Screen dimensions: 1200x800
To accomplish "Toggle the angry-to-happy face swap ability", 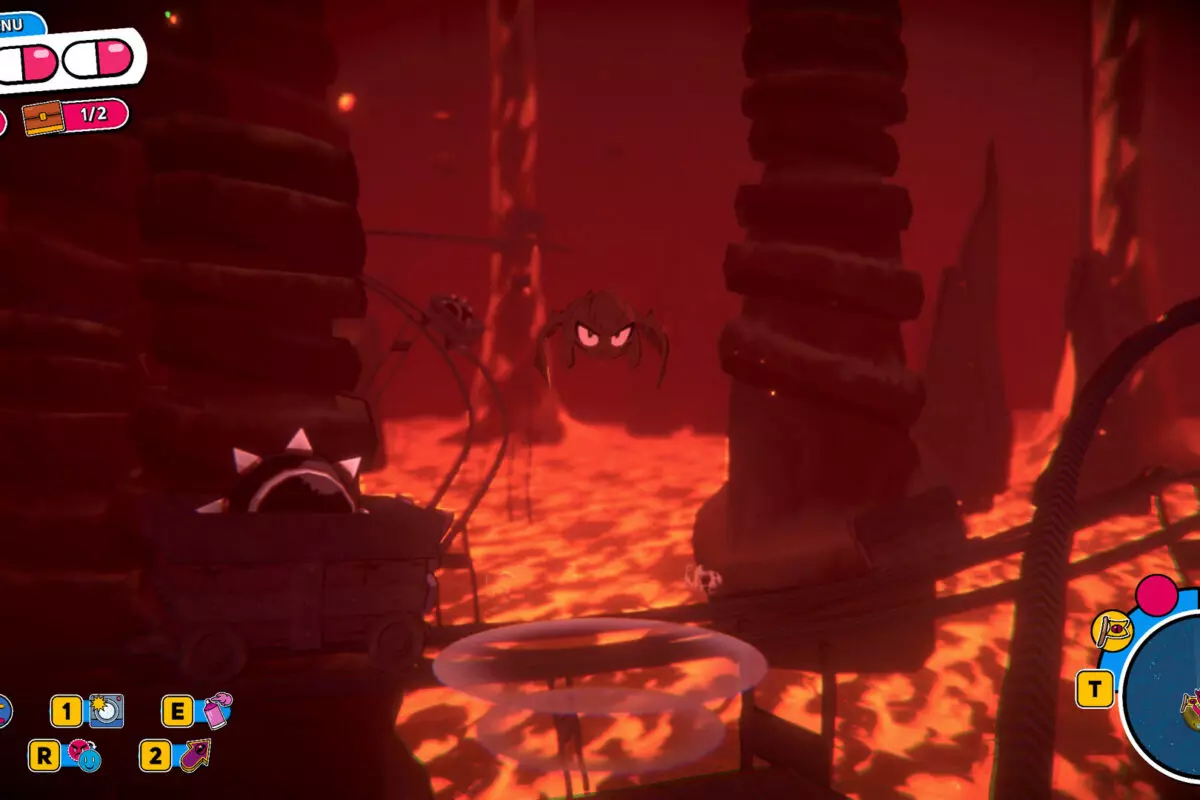I will [82, 755].
